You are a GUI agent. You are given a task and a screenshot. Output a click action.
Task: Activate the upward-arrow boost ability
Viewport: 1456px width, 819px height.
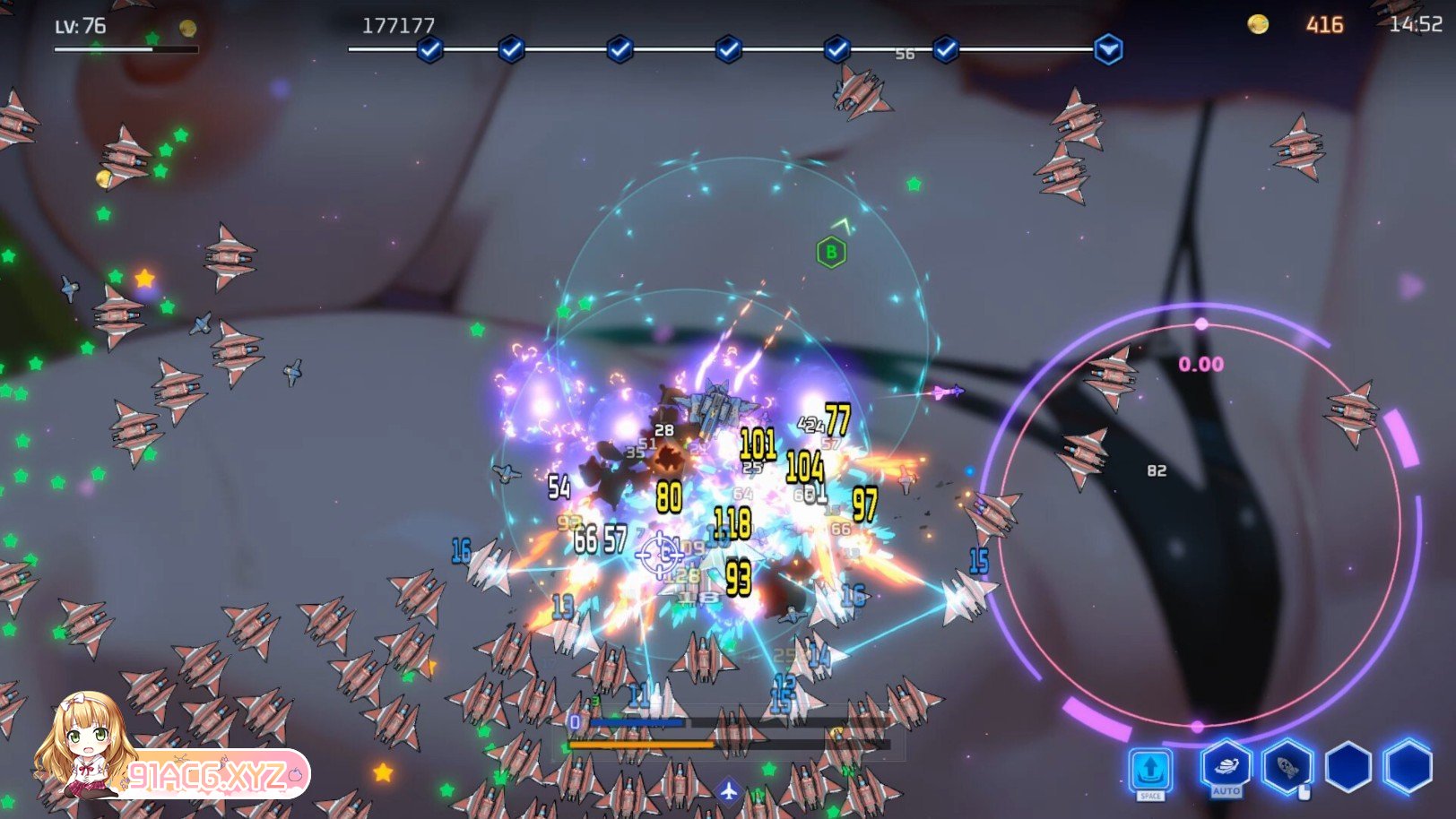(x=1151, y=769)
